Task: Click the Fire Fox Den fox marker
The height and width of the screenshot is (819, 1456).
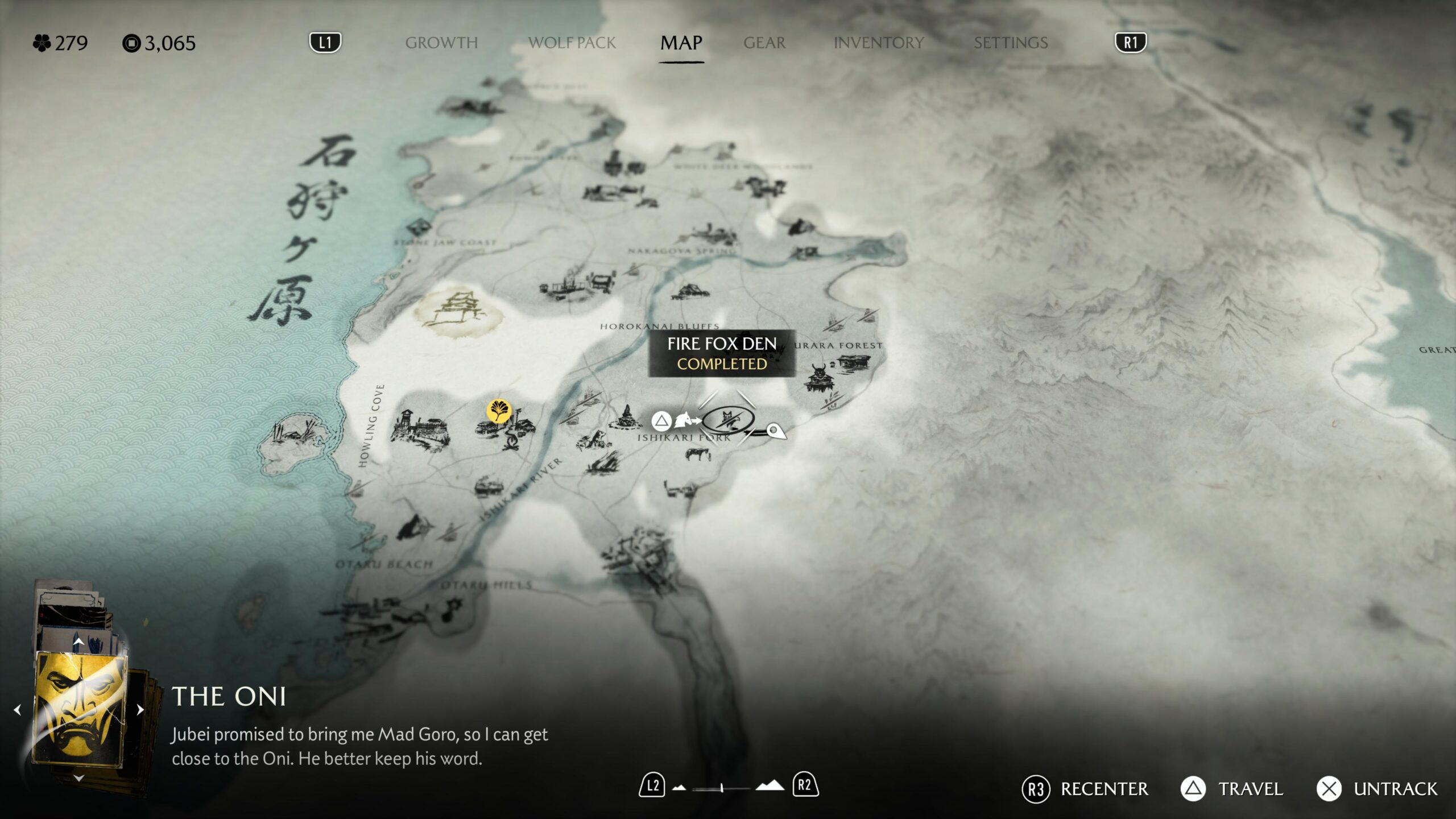Action: tap(728, 420)
